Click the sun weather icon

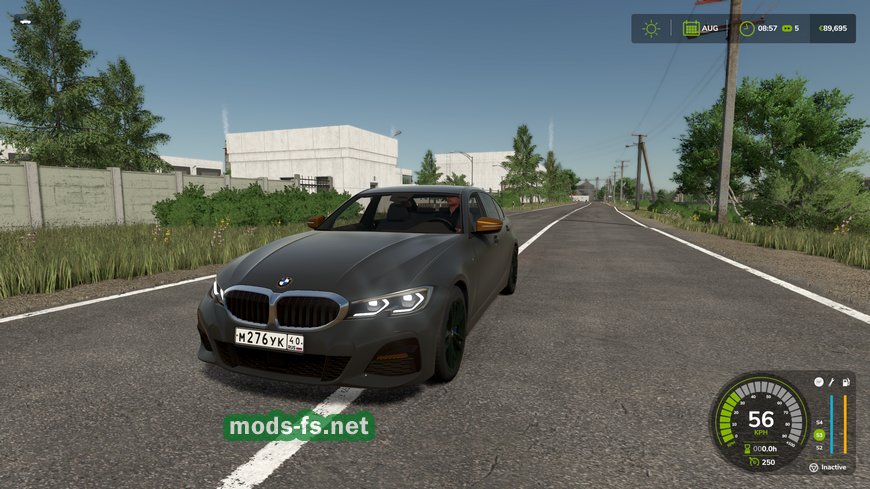click(651, 28)
